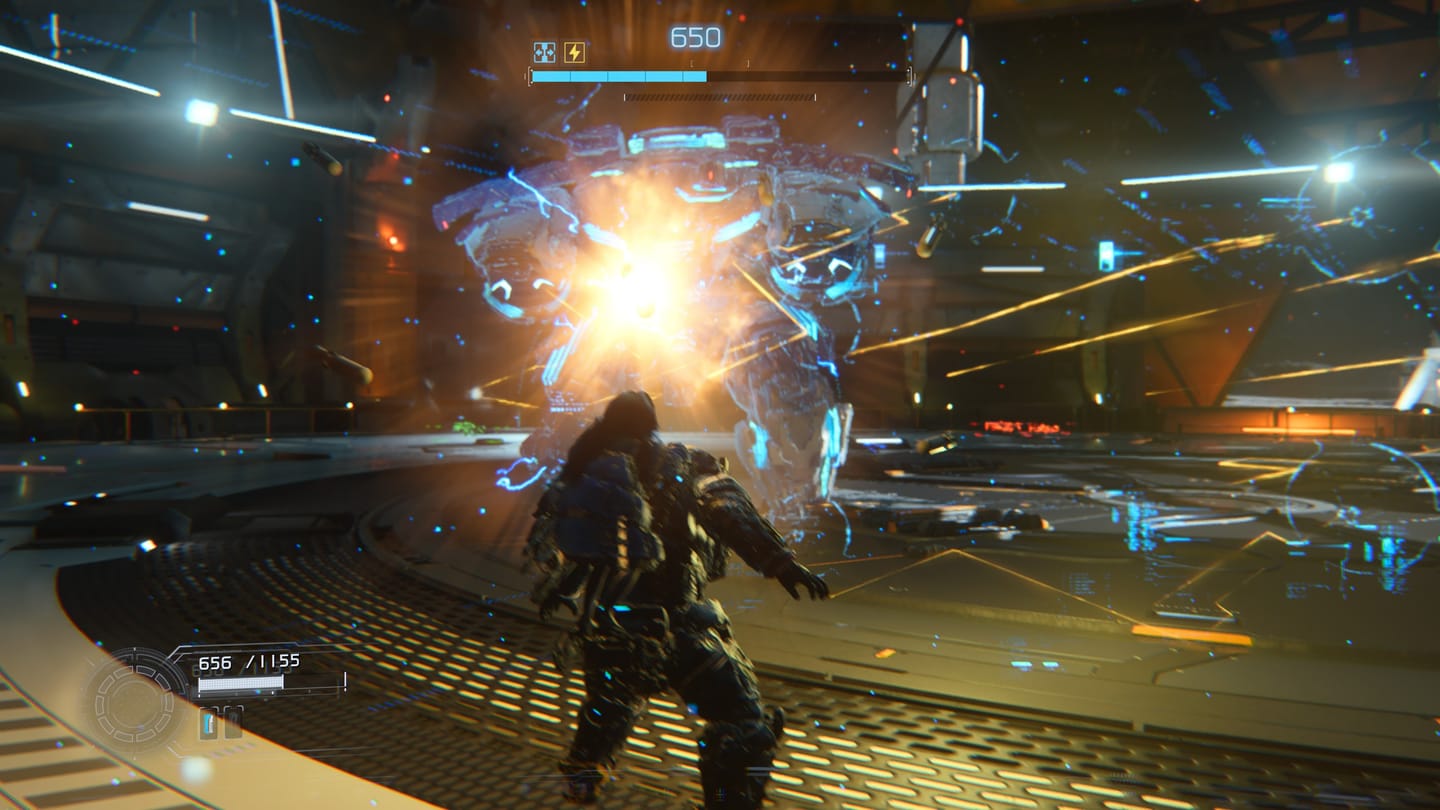The width and height of the screenshot is (1440, 810).
Task: Select the blue-filled consumable slot
Action: coord(208,722)
